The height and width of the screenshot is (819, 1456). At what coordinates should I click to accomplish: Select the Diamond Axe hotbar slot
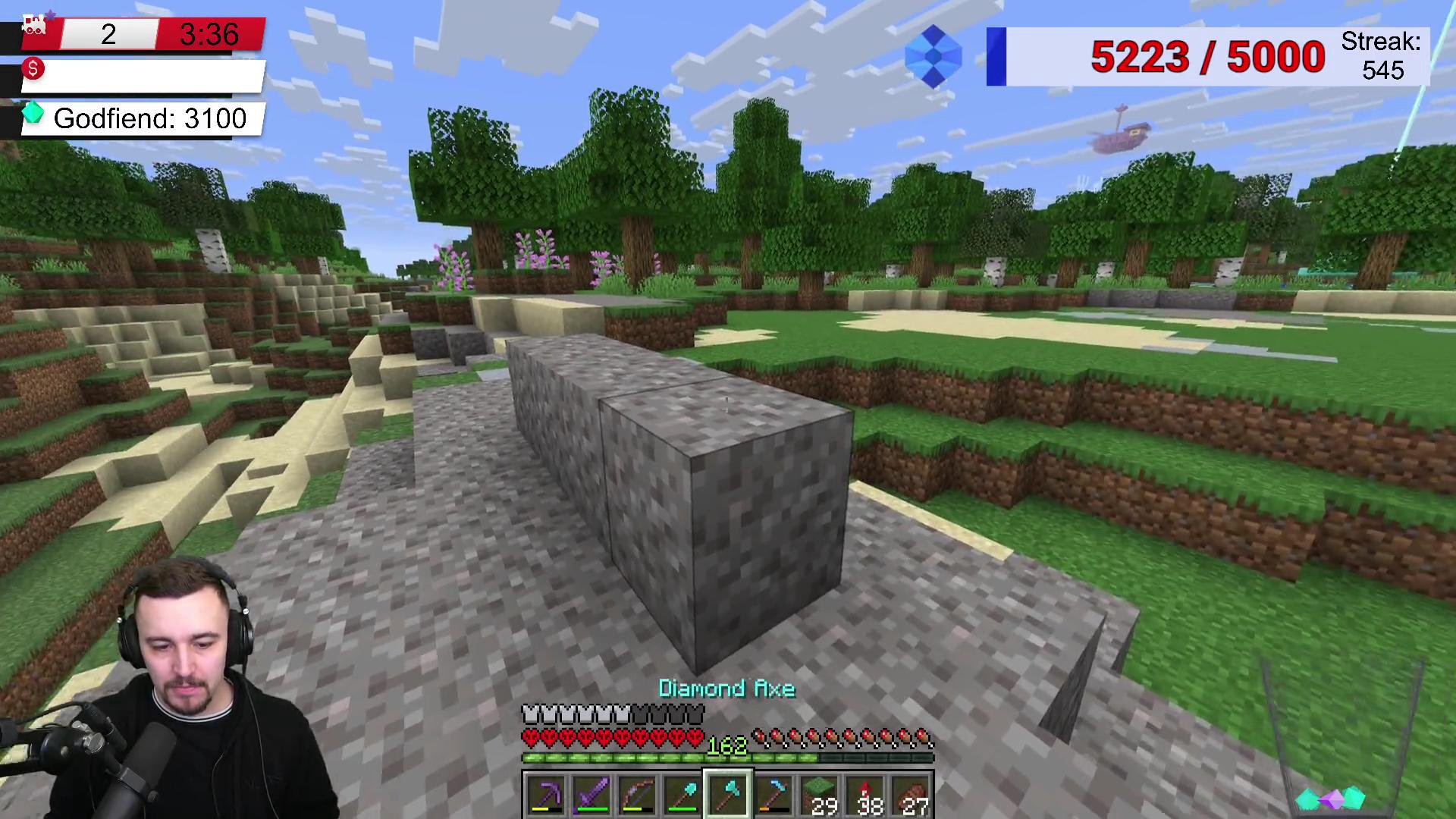(x=728, y=795)
